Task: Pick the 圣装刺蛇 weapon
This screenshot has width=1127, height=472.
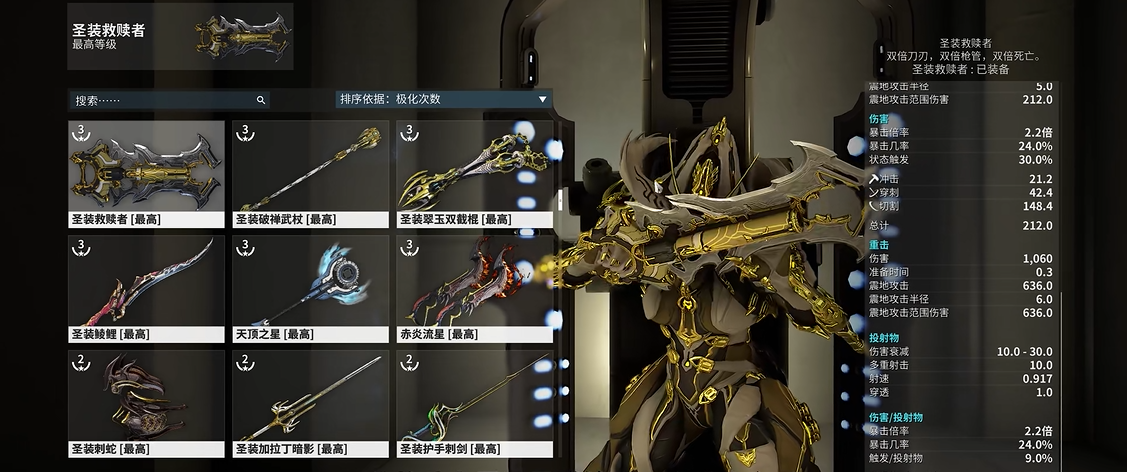Action: coord(146,403)
